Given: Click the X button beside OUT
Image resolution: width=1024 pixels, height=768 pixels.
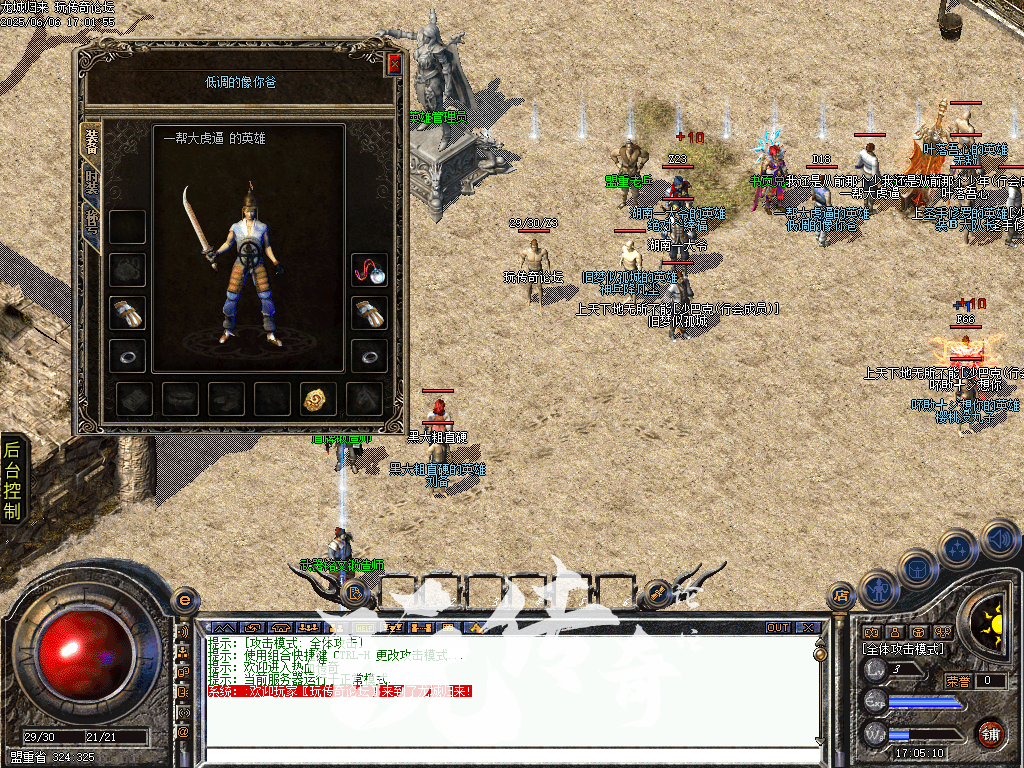Looking at the screenshot, I should (x=806, y=628).
